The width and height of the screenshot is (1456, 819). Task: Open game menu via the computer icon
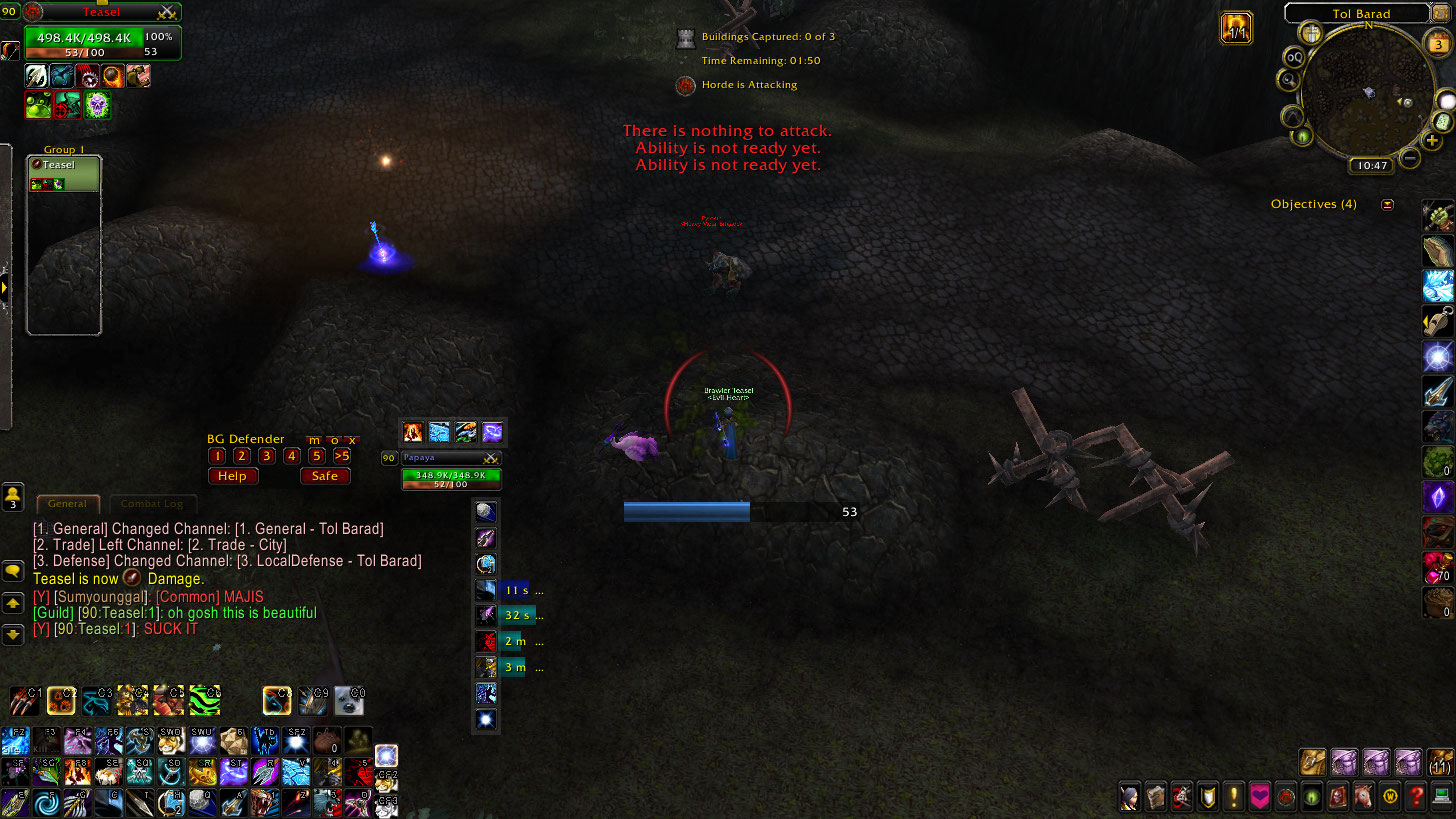click(1441, 797)
